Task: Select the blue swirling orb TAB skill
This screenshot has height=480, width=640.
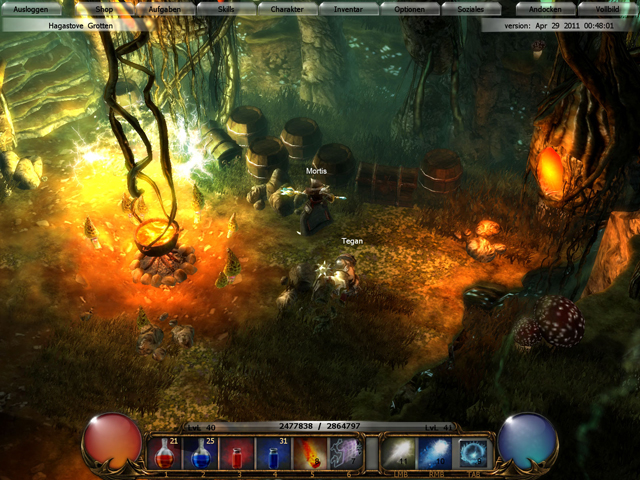Action: tap(472, 453)
